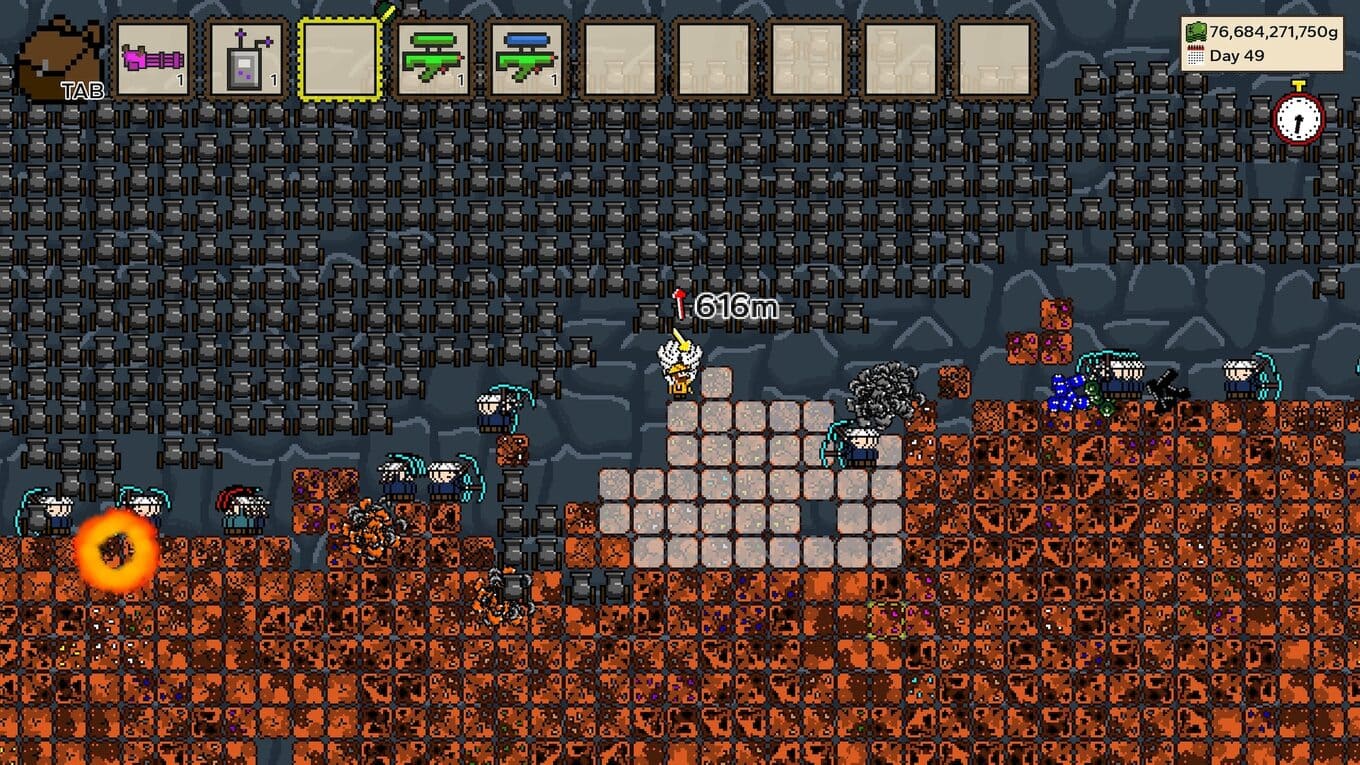1360x765 pixels.
Task: Select the pink minigun hotbar slot
Action: pos(153,60)
